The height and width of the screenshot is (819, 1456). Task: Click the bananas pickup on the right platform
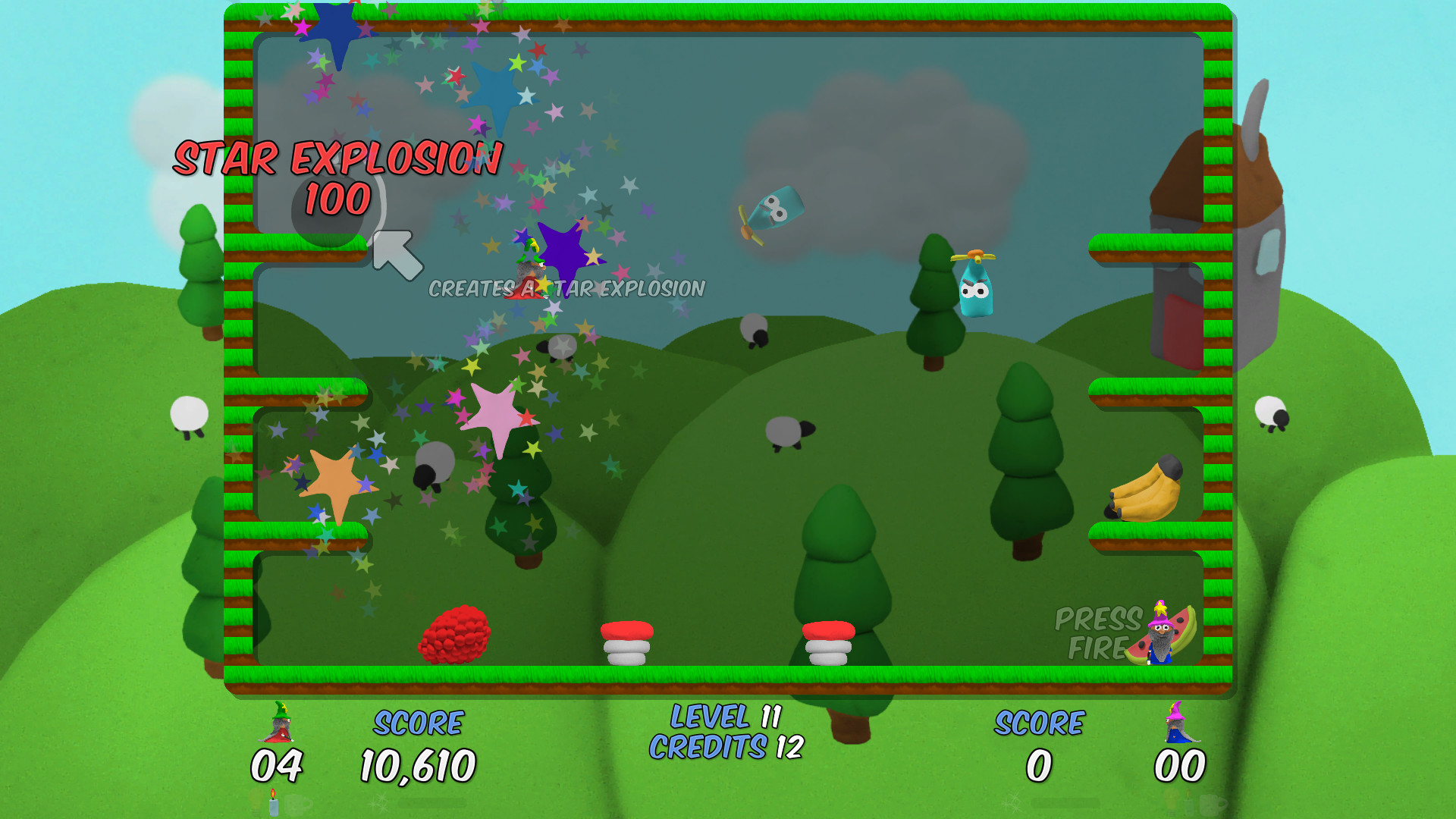(x=1144, y=489)
